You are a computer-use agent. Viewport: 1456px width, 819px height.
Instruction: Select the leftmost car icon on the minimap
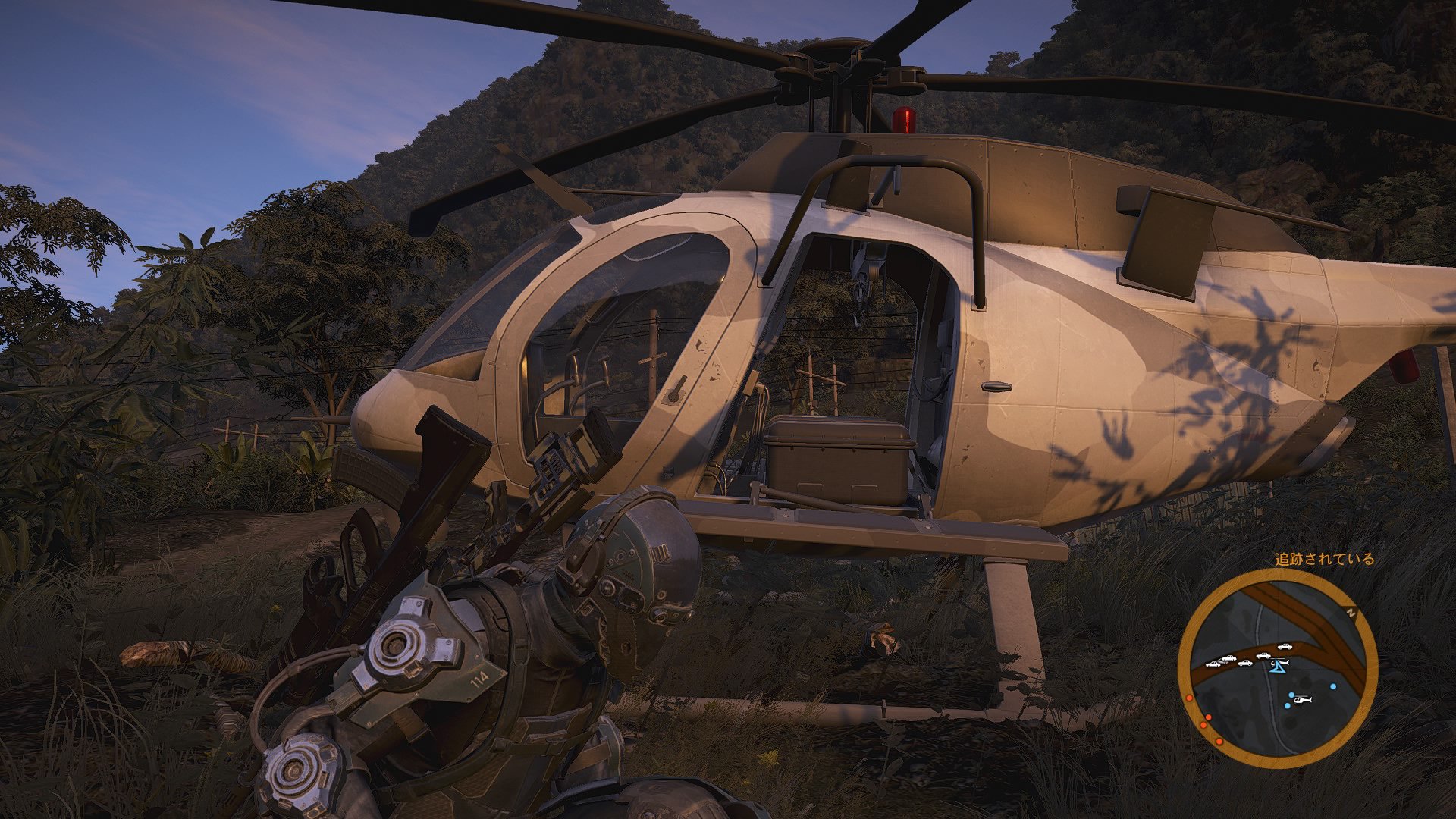[1213, 665]
